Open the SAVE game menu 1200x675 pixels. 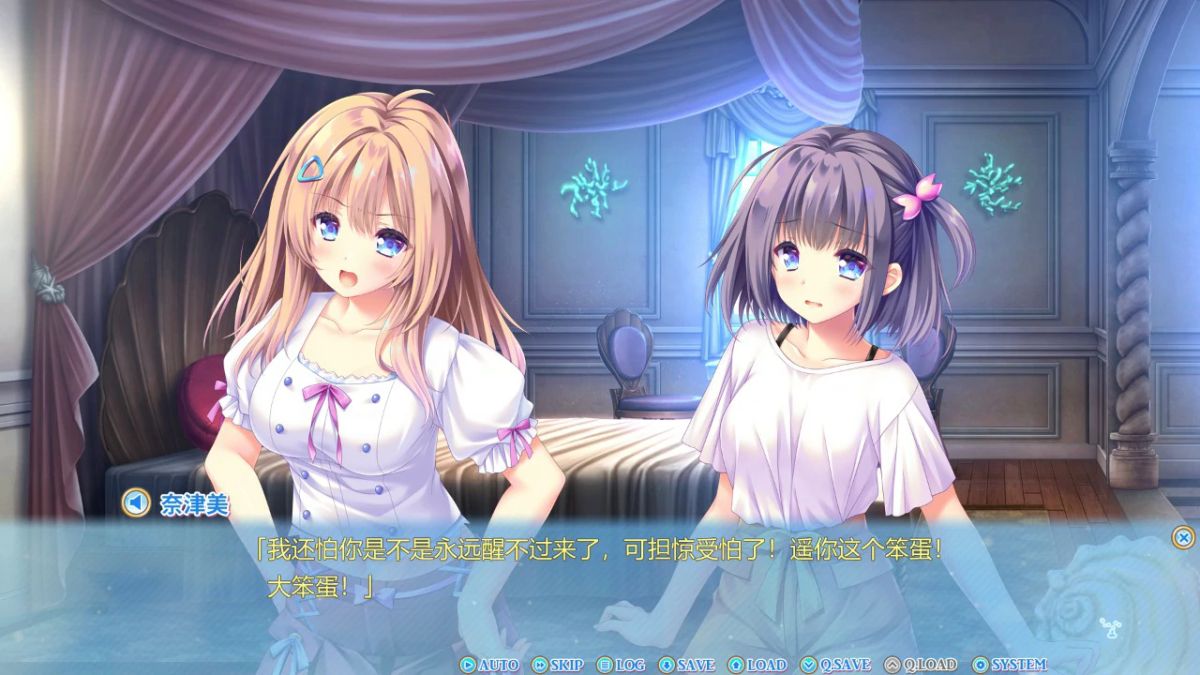pyautogui.click(x=687, y=664)
